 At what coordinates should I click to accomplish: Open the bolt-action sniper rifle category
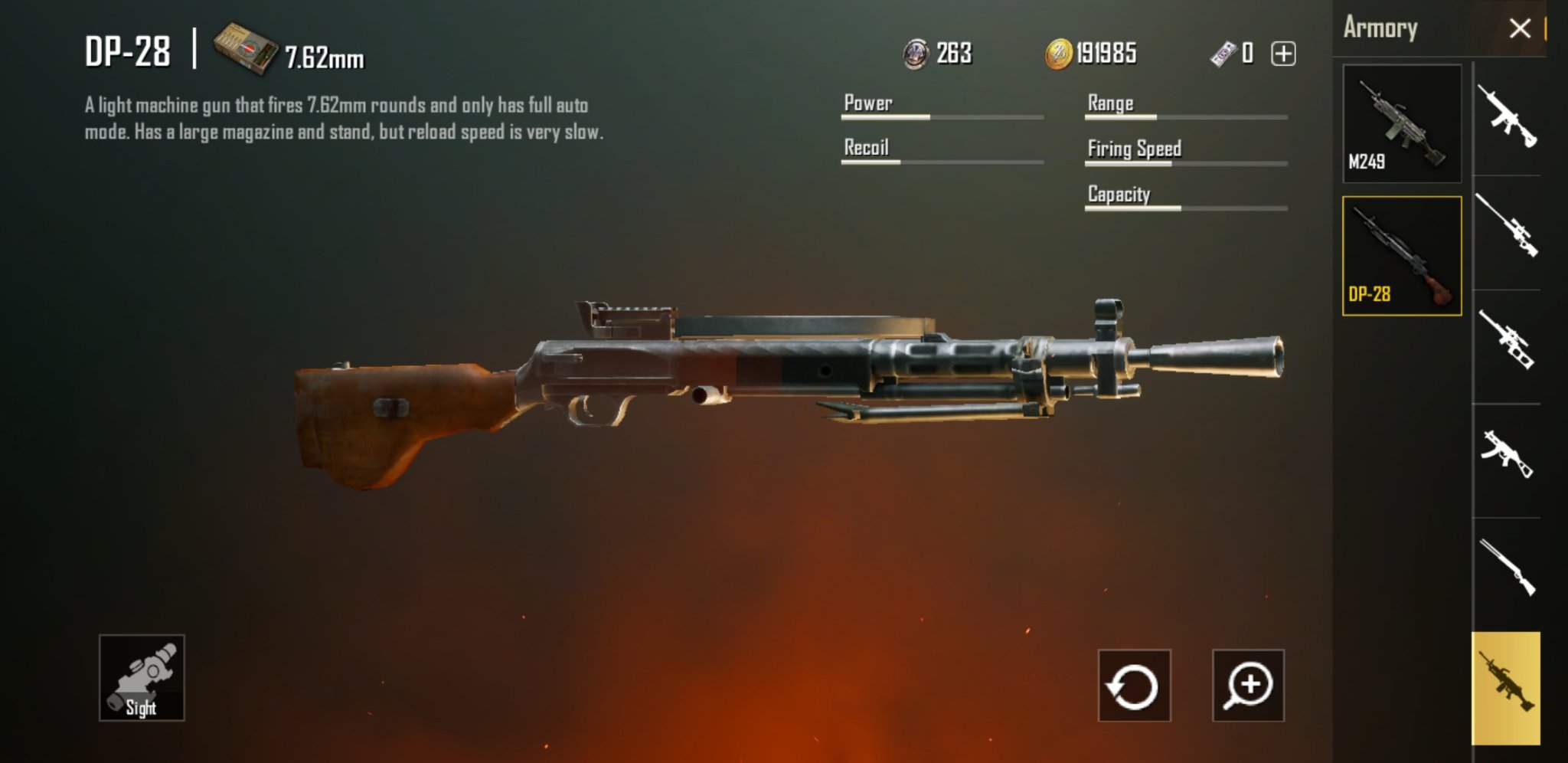click(1507, 227)
